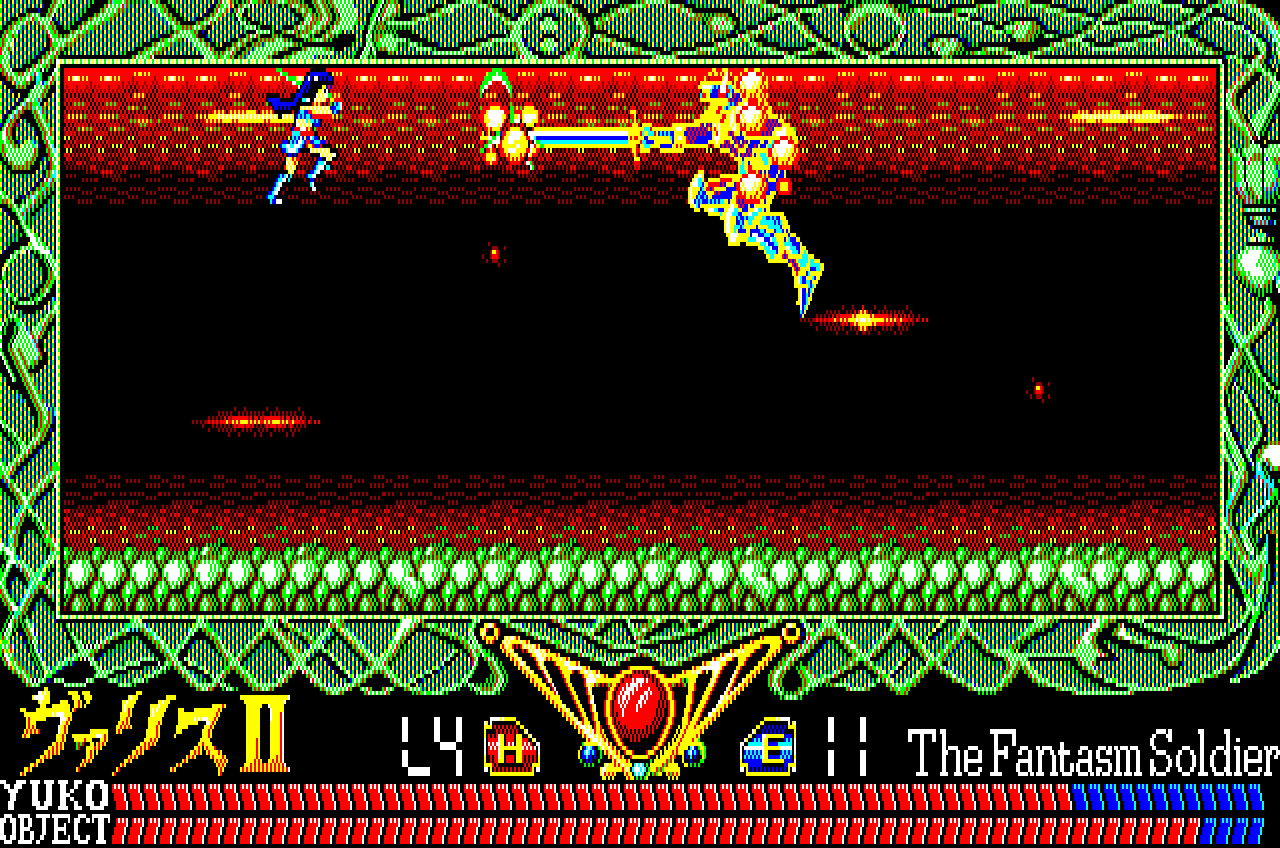Click the small teal gem below the amulet
The image size is (1280, 848).
click(637, 769)
